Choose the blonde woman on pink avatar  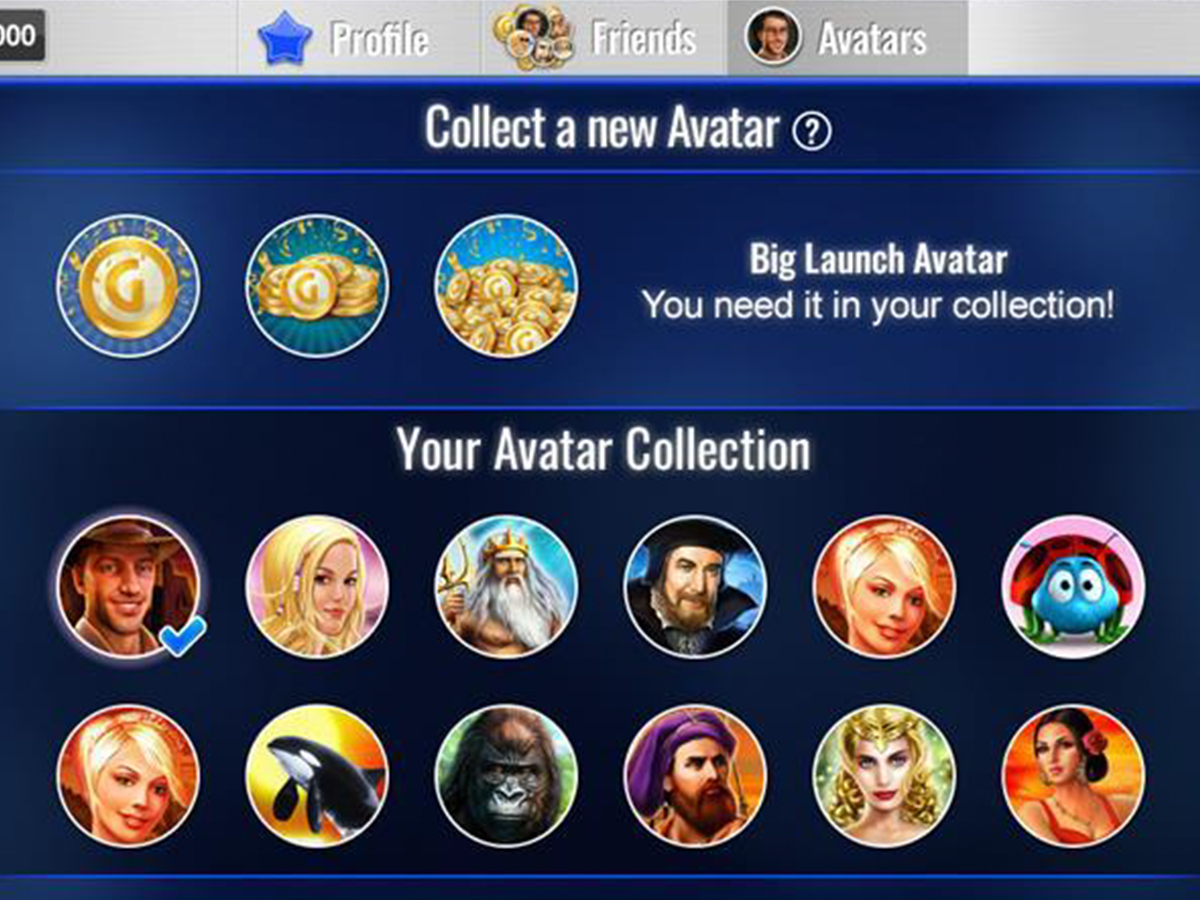click(317, 587)
